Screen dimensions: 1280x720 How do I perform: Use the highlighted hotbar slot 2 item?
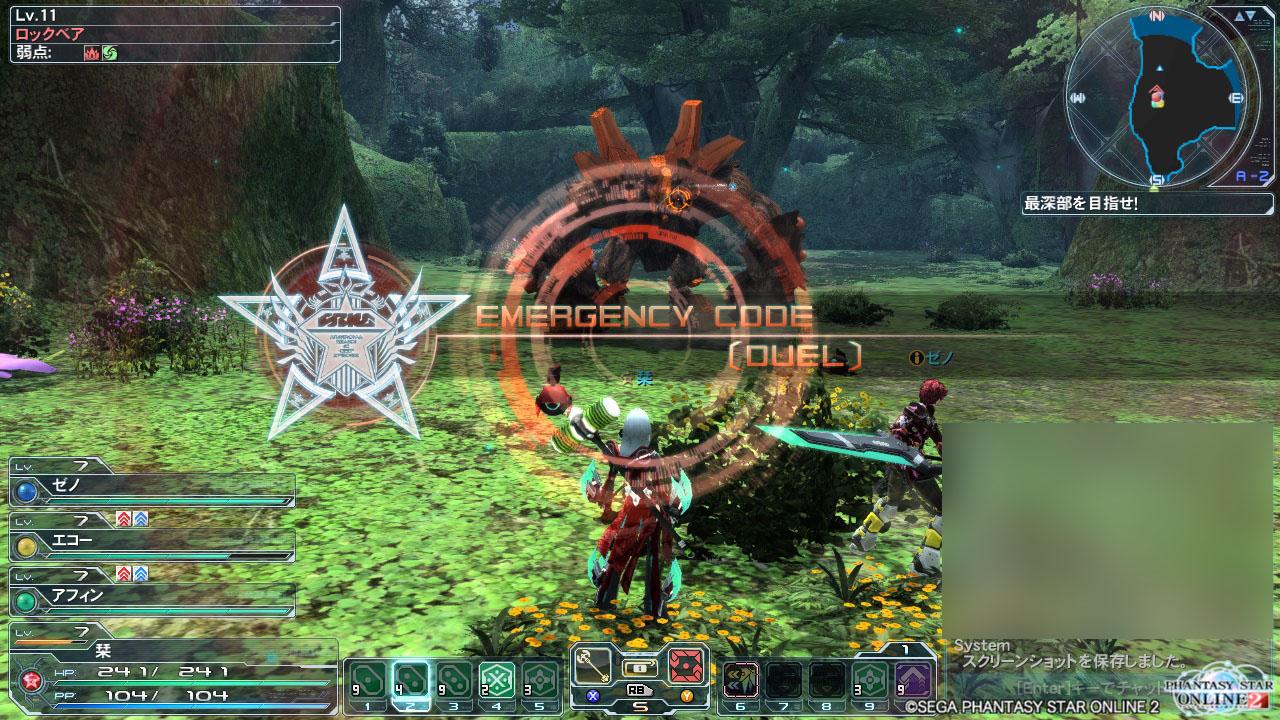point(410,680)
